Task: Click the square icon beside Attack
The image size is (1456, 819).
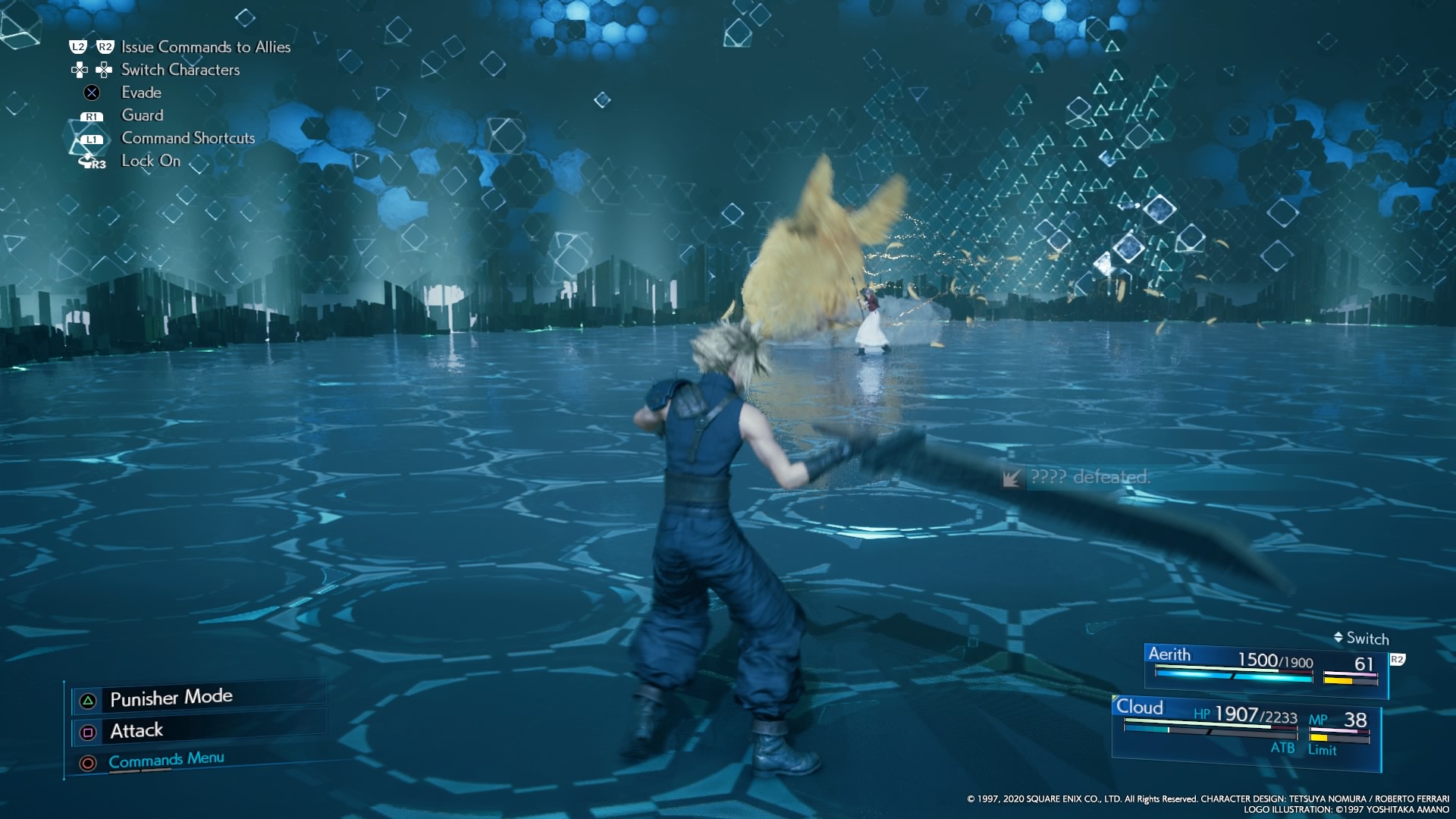Action: tap(87, 730)
